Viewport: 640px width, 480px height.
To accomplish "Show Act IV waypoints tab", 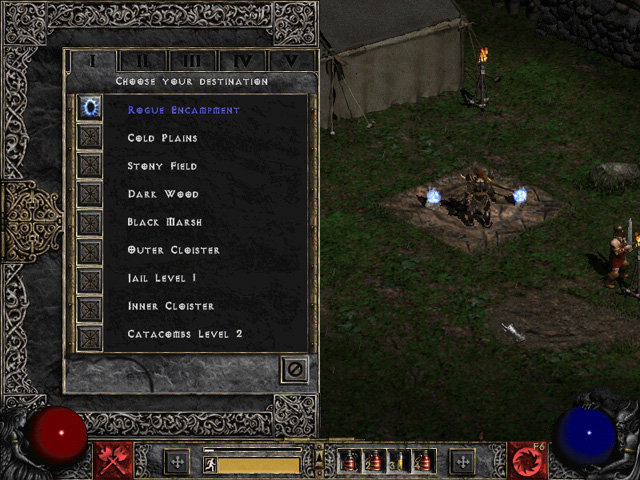I will [243, 61].
